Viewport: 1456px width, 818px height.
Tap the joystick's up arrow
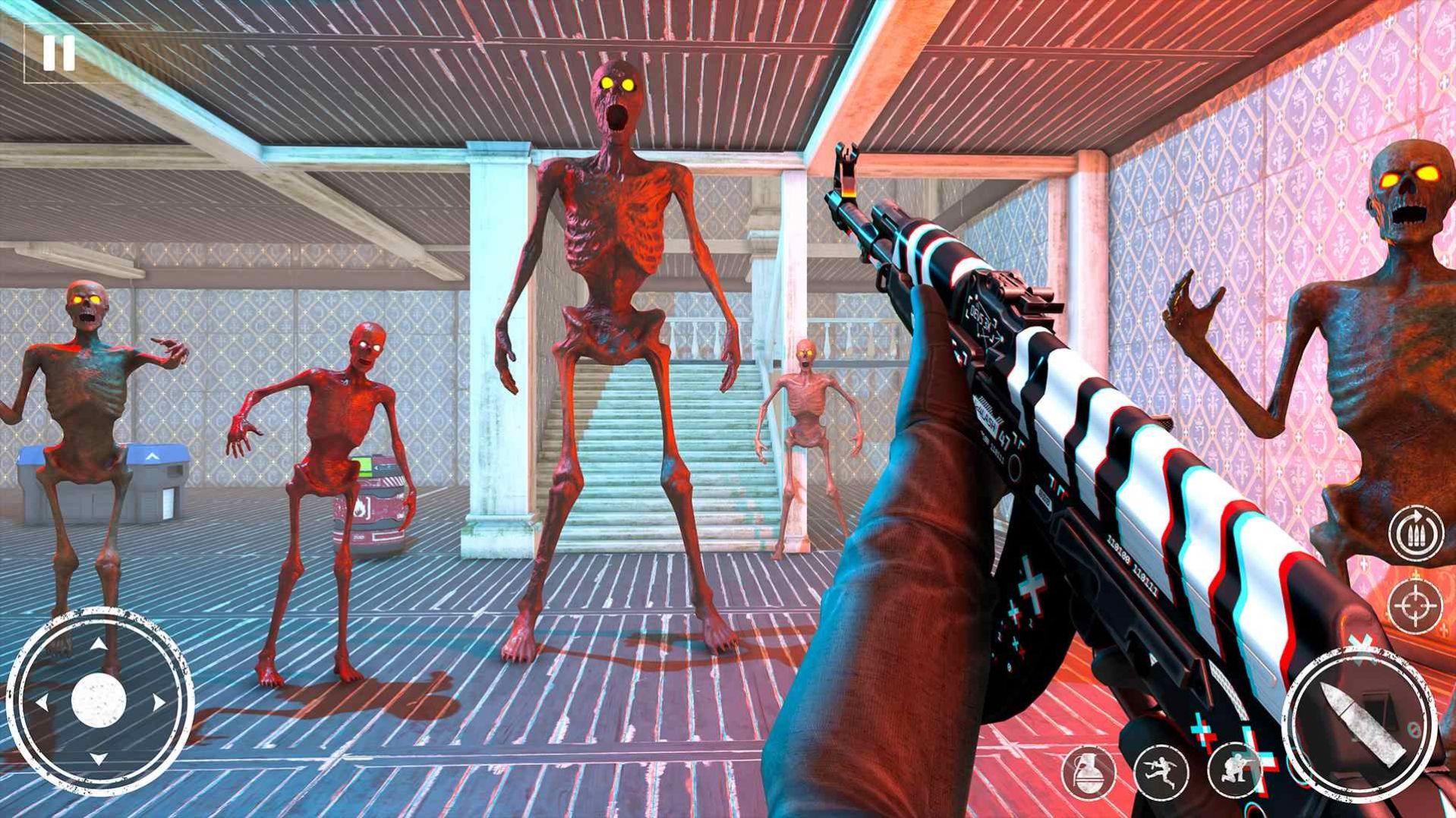99,645
